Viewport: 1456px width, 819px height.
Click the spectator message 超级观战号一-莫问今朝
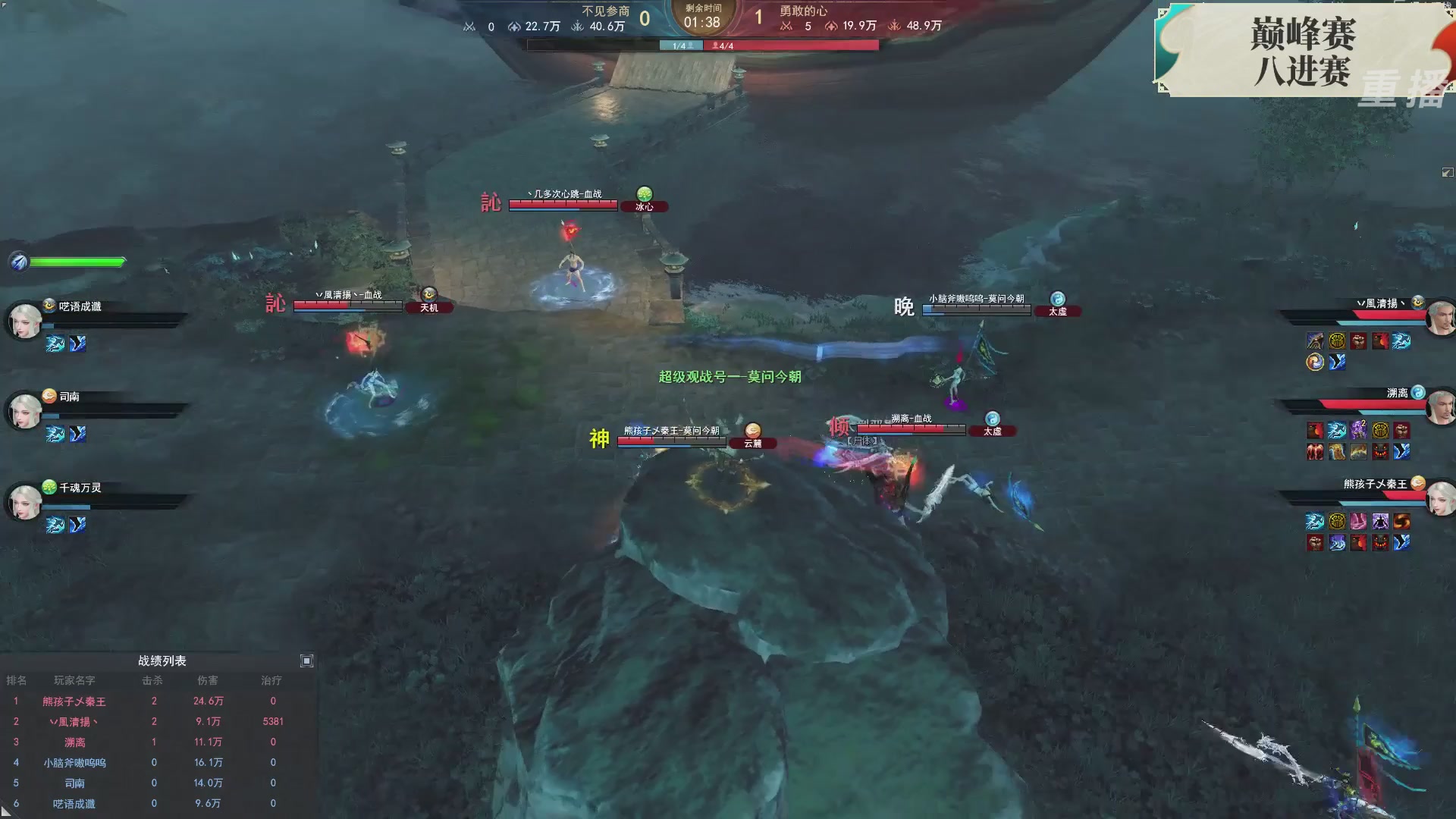point(730,377)
